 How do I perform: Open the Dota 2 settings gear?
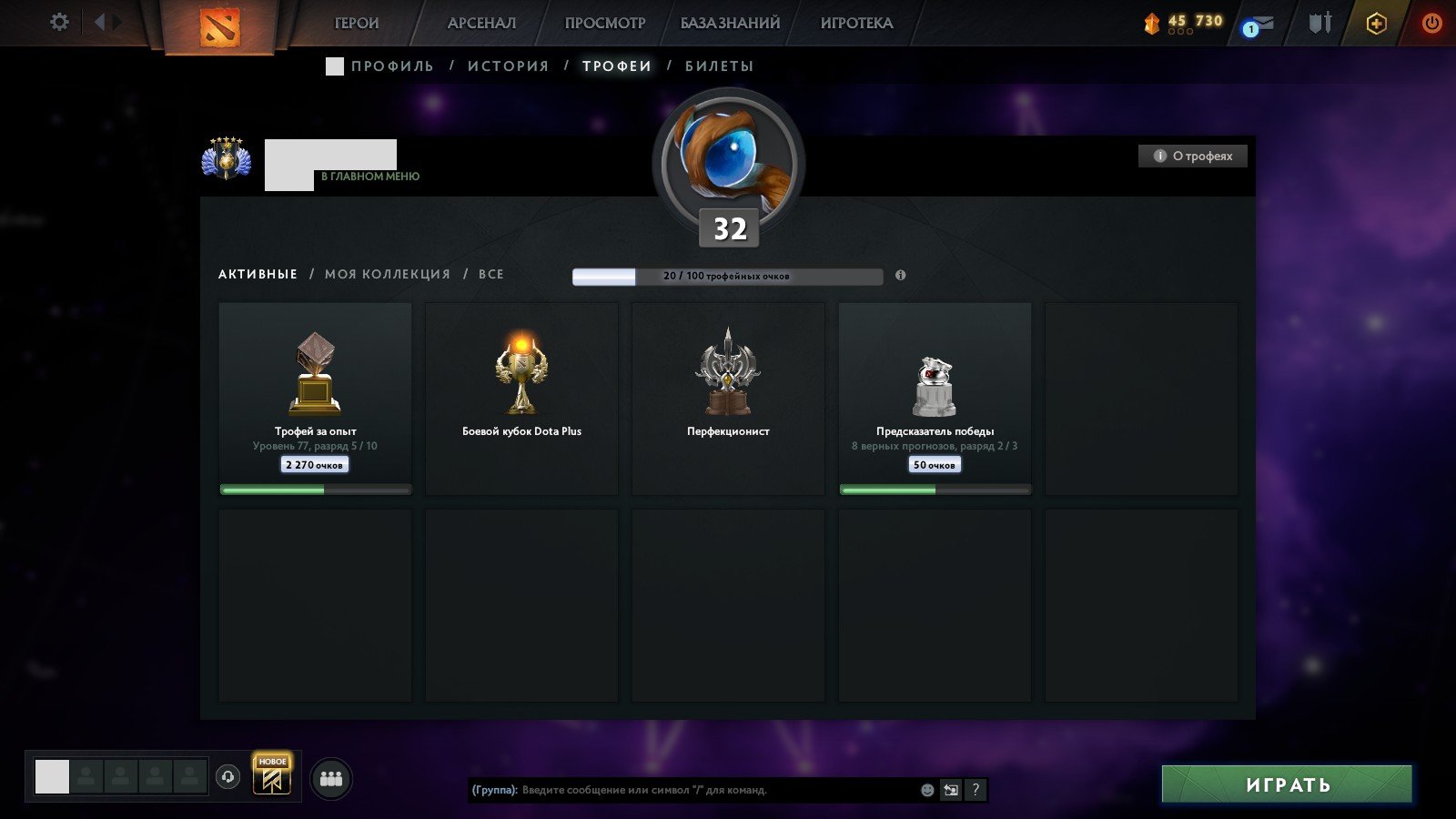(x=59, y=22)
